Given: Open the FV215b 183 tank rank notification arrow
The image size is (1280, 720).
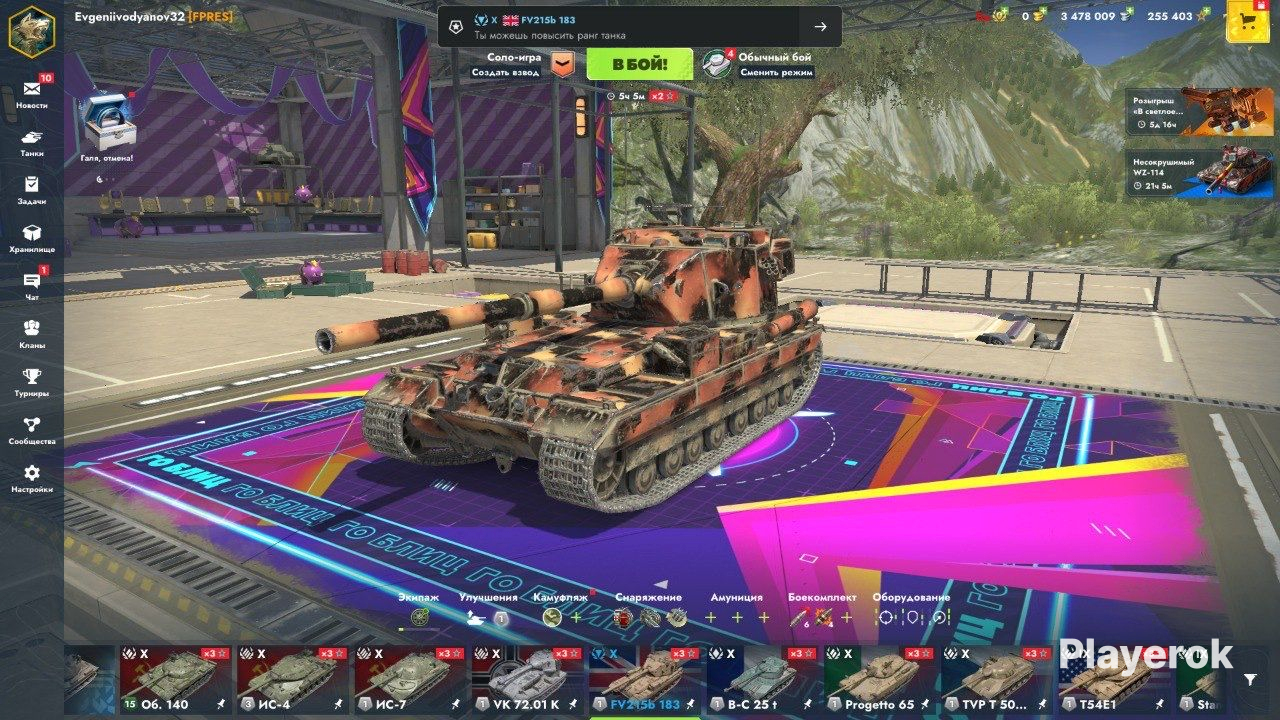Looking at the screenshot, I should coord(820,27).
